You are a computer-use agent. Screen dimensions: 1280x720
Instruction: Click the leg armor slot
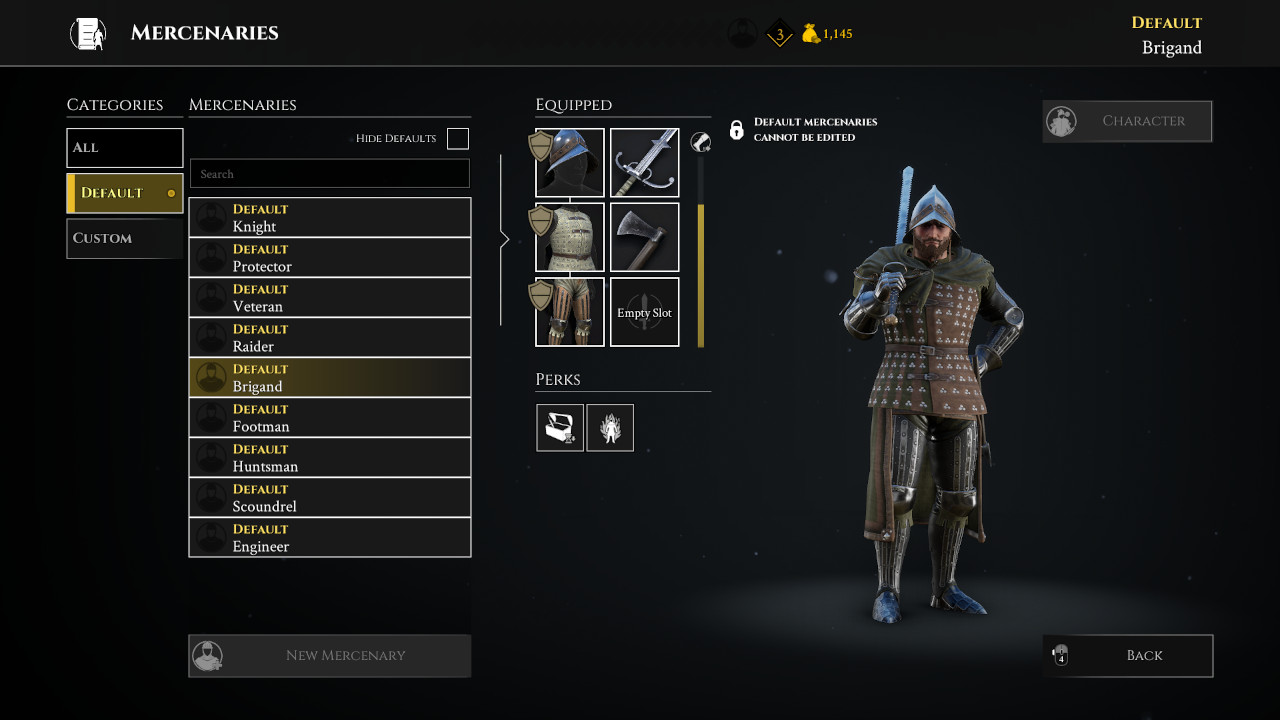coord(569,312)
